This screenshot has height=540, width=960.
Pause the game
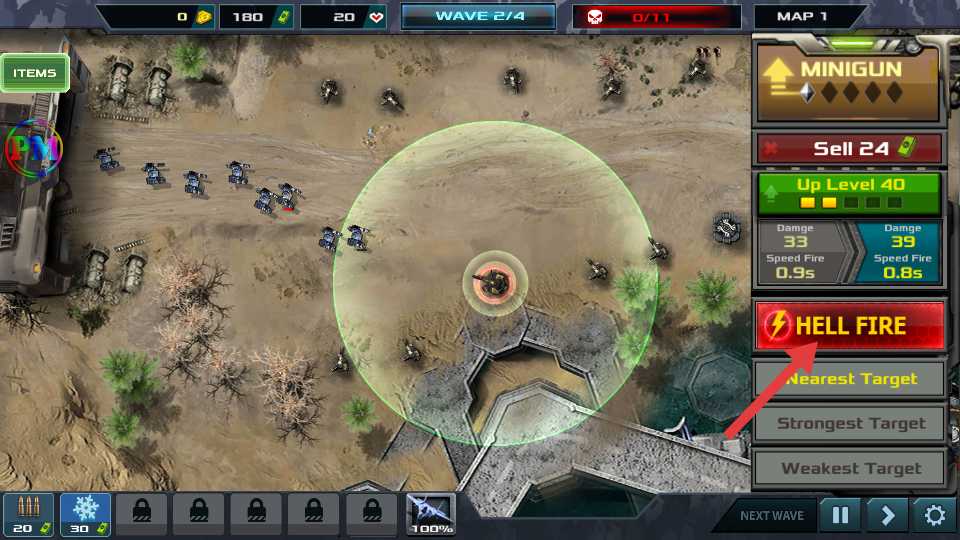point(840,516)
